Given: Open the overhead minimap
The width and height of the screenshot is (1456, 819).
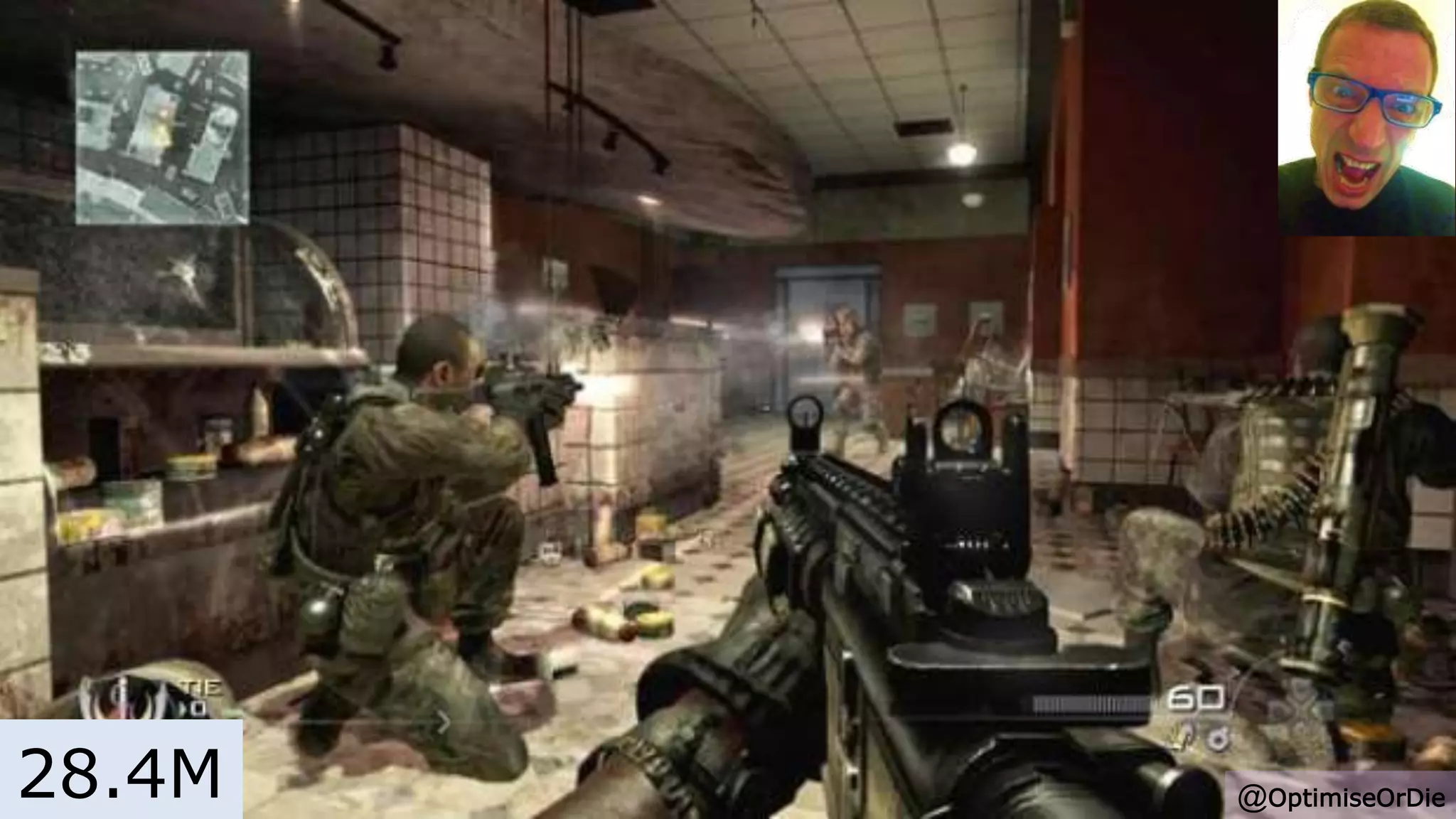Looking at the screenshot, I should click(162, 137).
